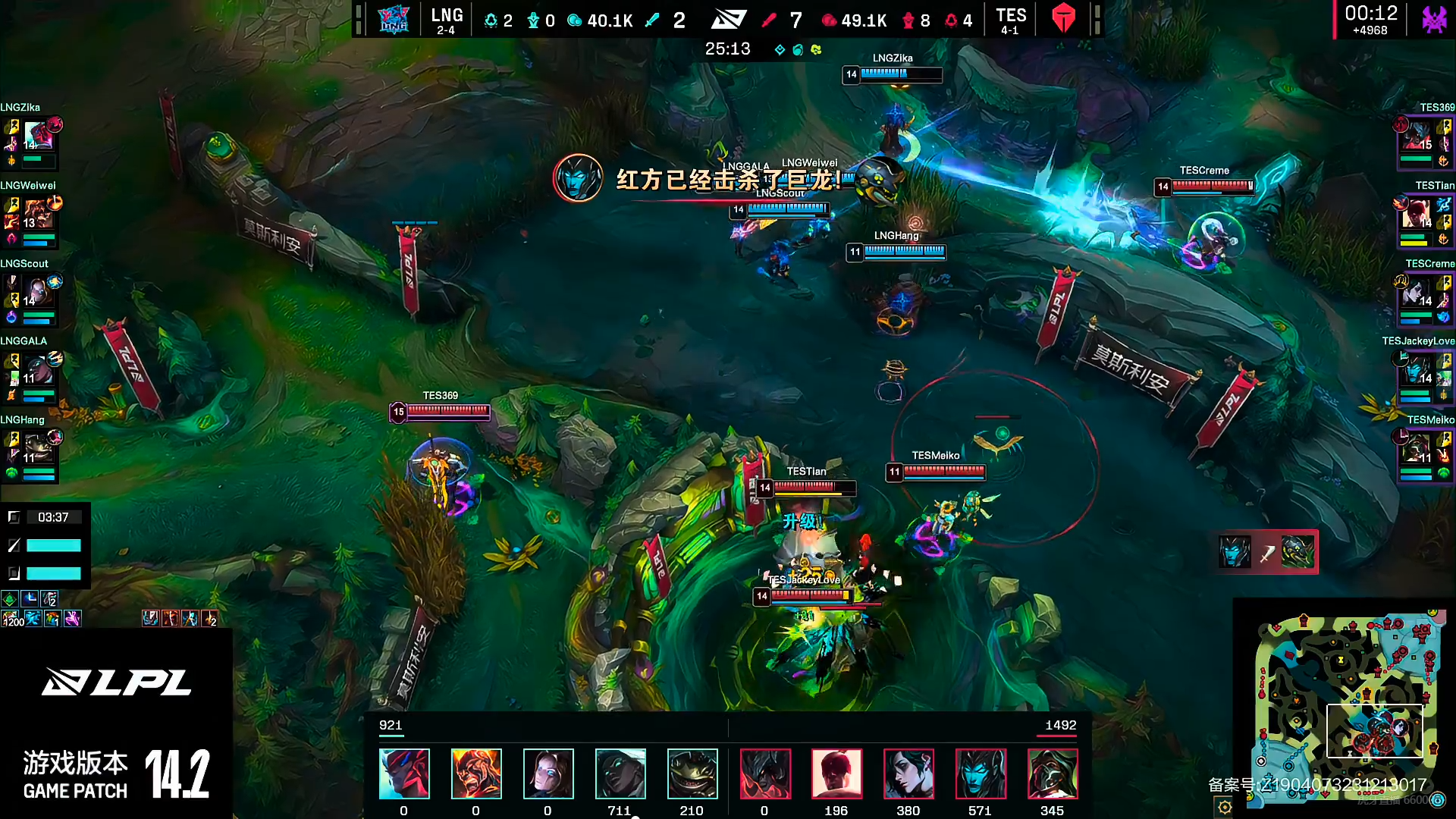The width and height of the screenshot is (1456, 819).
Task: Choose LNGScout's player portrait
Action: point(38,291)
